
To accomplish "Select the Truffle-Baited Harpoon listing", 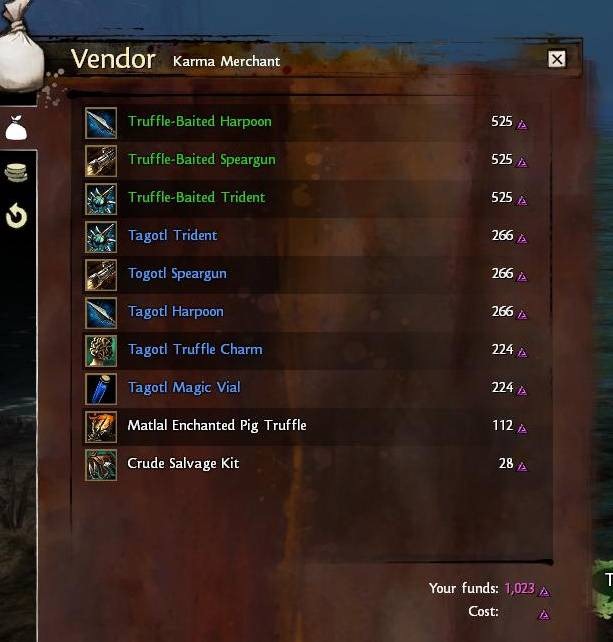I will [199, 122].
